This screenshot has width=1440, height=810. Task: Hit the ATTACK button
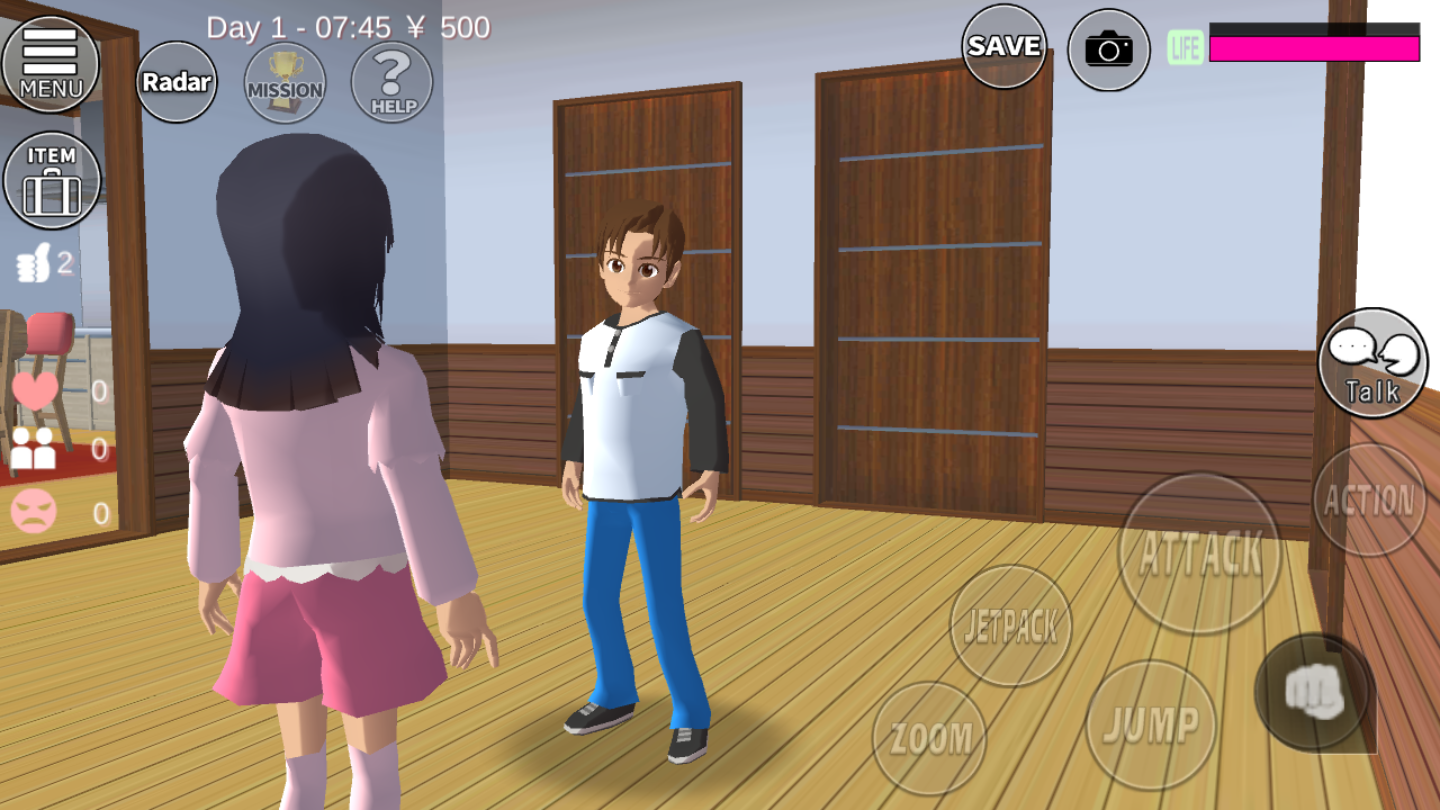tap(1200, 553)
